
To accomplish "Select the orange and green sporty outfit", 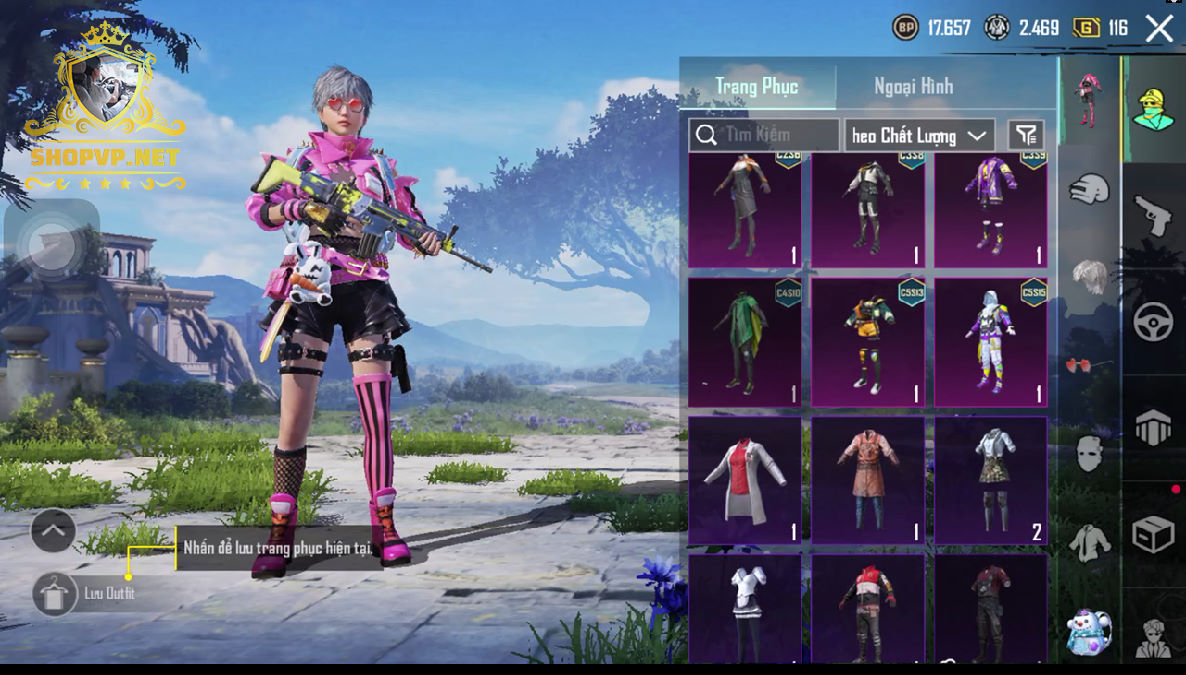I will [x=867, y=343].
